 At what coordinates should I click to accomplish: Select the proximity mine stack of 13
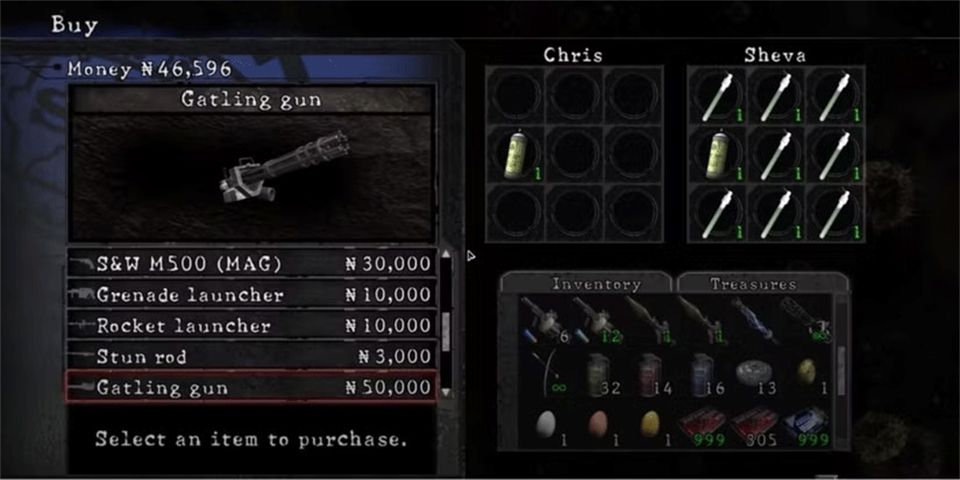[x=753, y=372]
